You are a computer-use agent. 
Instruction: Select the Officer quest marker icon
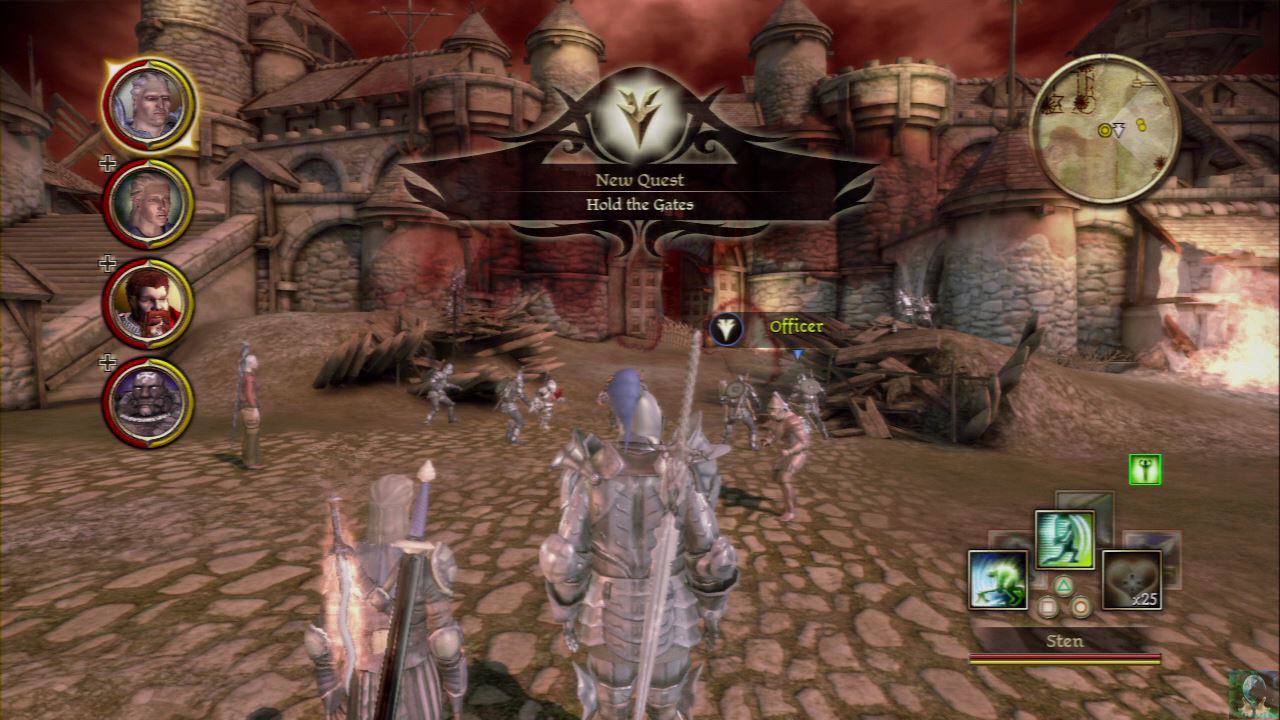click(x=727, y=328)
